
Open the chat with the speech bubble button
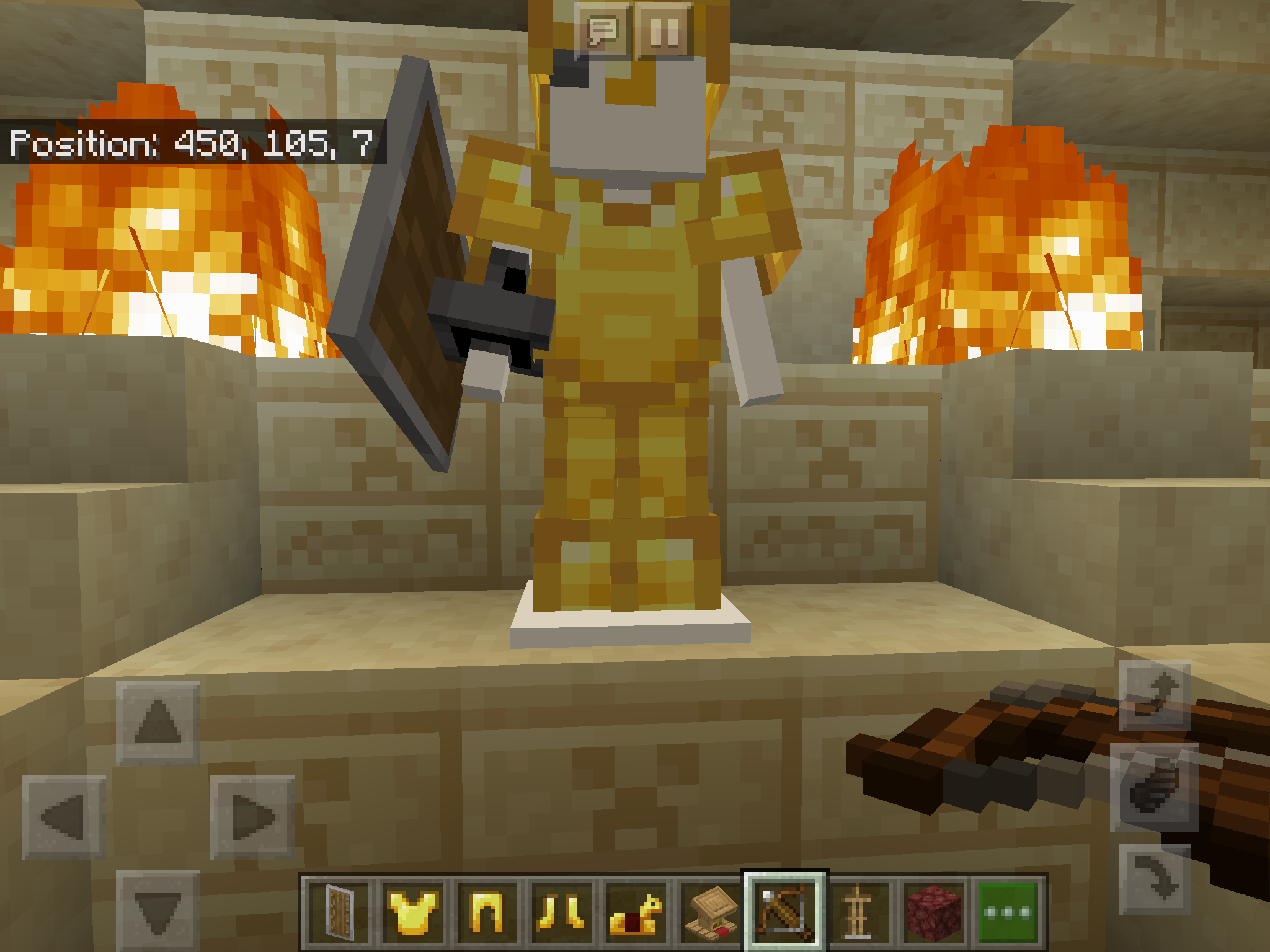click(602, 31)
